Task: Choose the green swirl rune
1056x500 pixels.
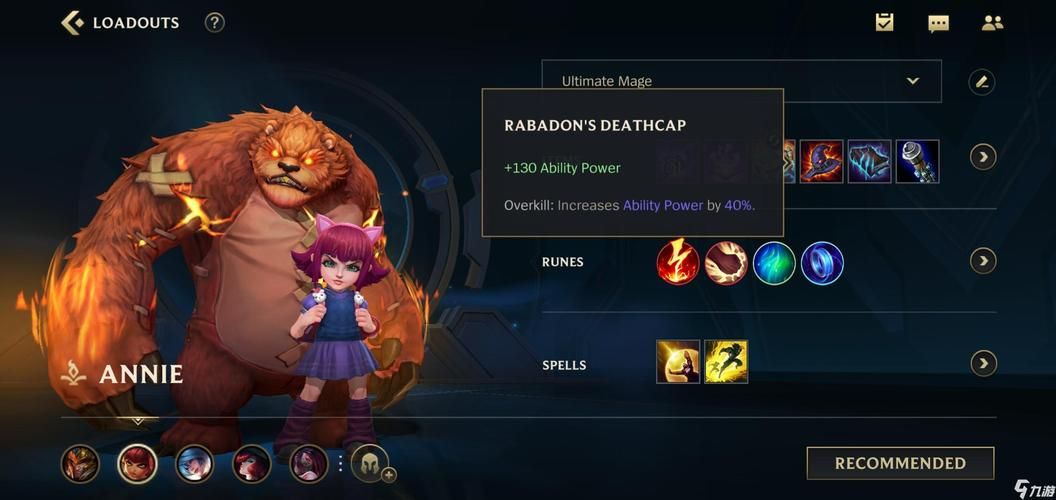Action: 774,262
